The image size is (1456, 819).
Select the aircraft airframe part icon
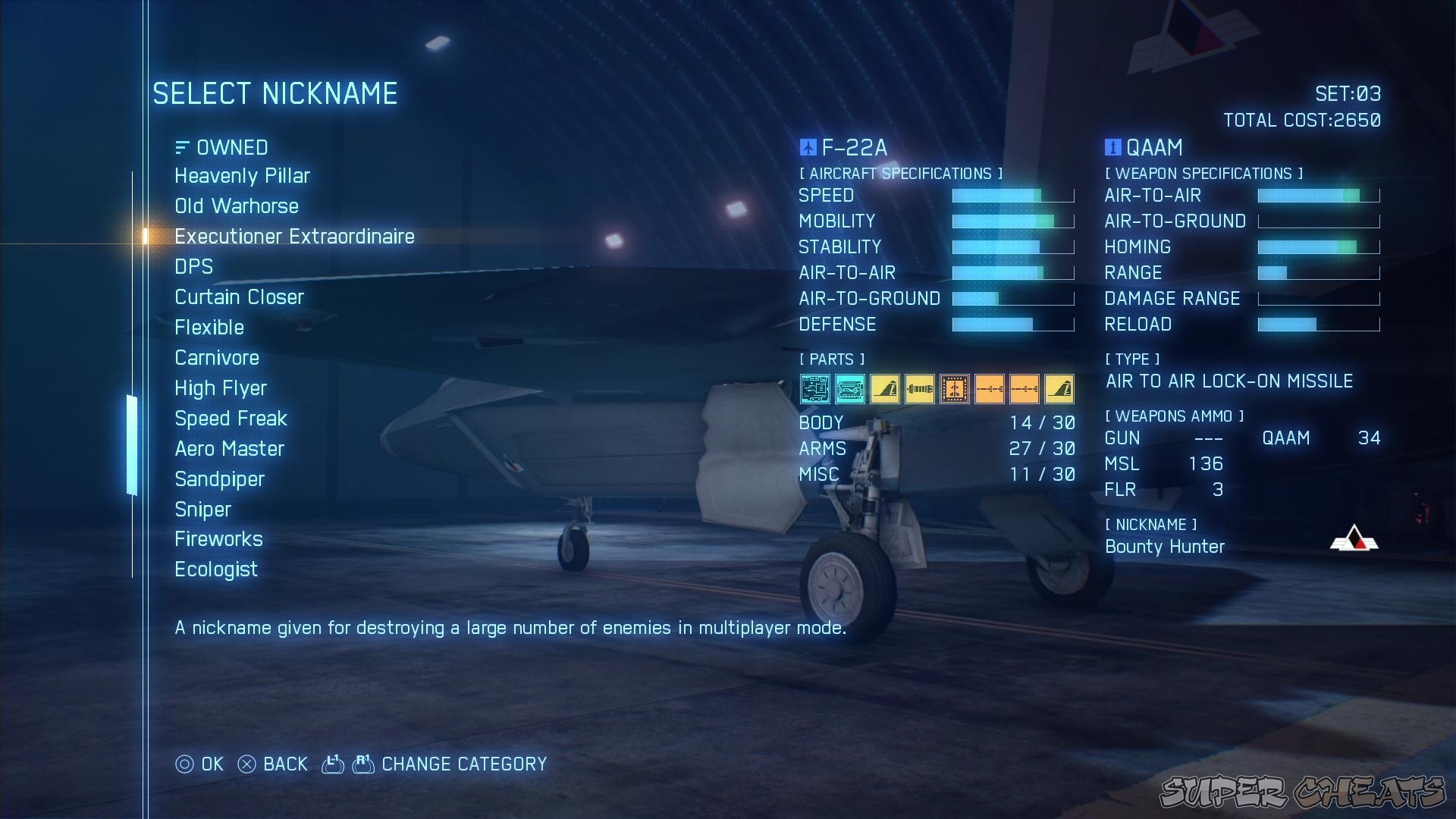(x=955, y=389)
